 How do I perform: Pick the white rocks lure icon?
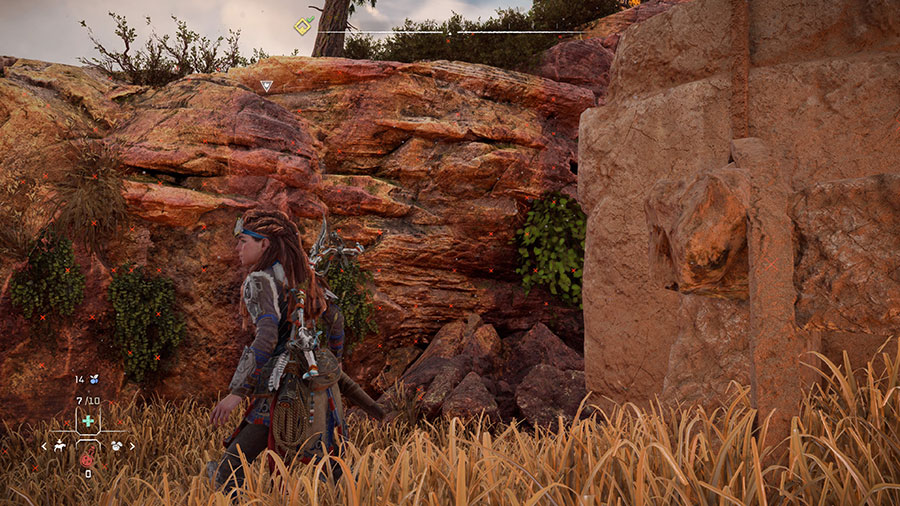[116, 445]
